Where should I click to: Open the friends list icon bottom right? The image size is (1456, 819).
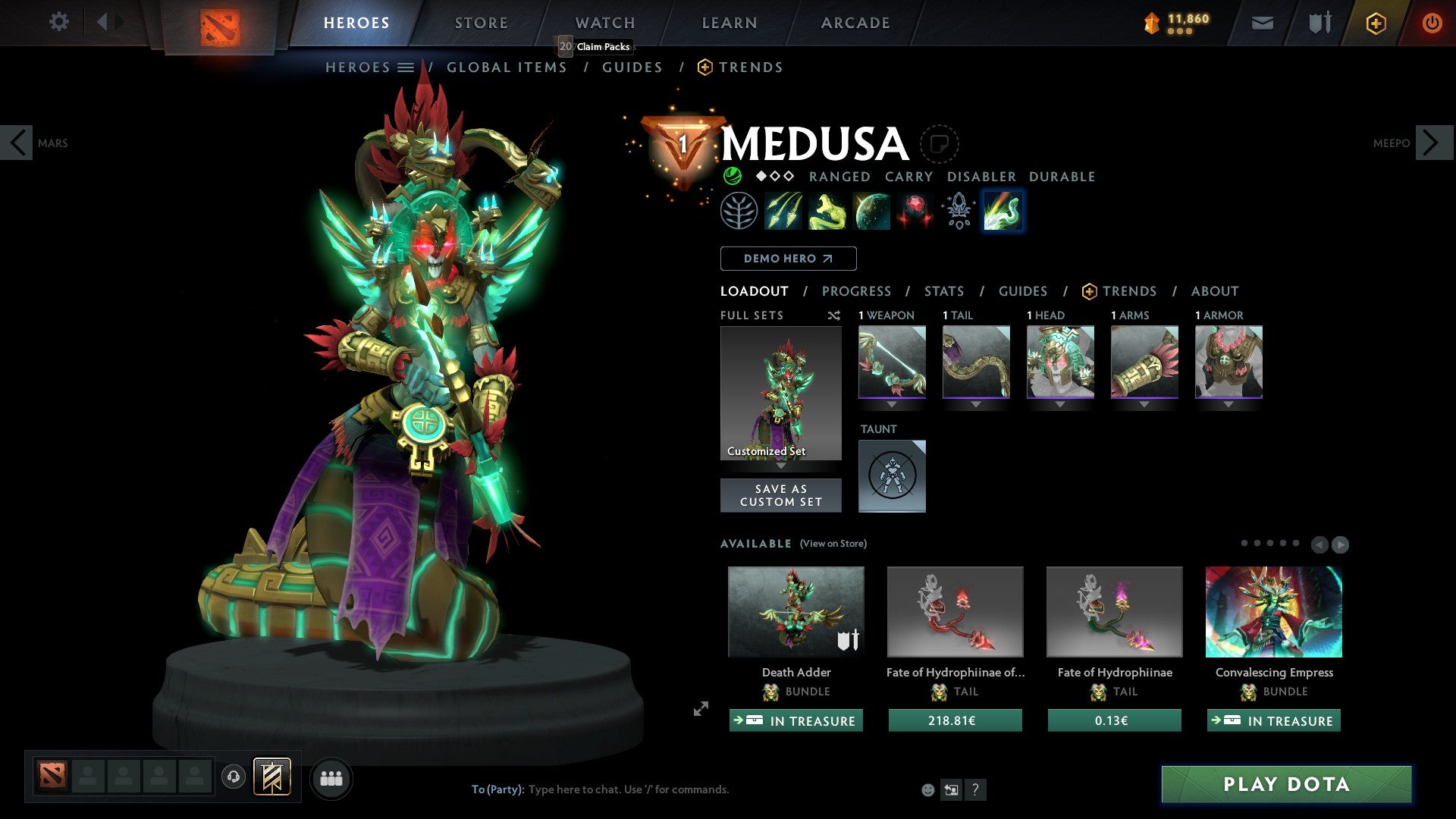point(331,777)
